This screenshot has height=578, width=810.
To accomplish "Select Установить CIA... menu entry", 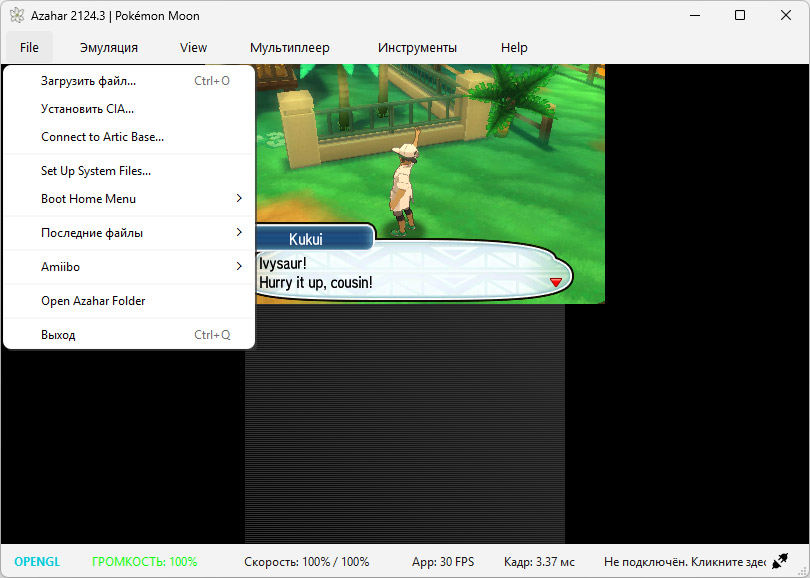I will [x=87, y=109].
